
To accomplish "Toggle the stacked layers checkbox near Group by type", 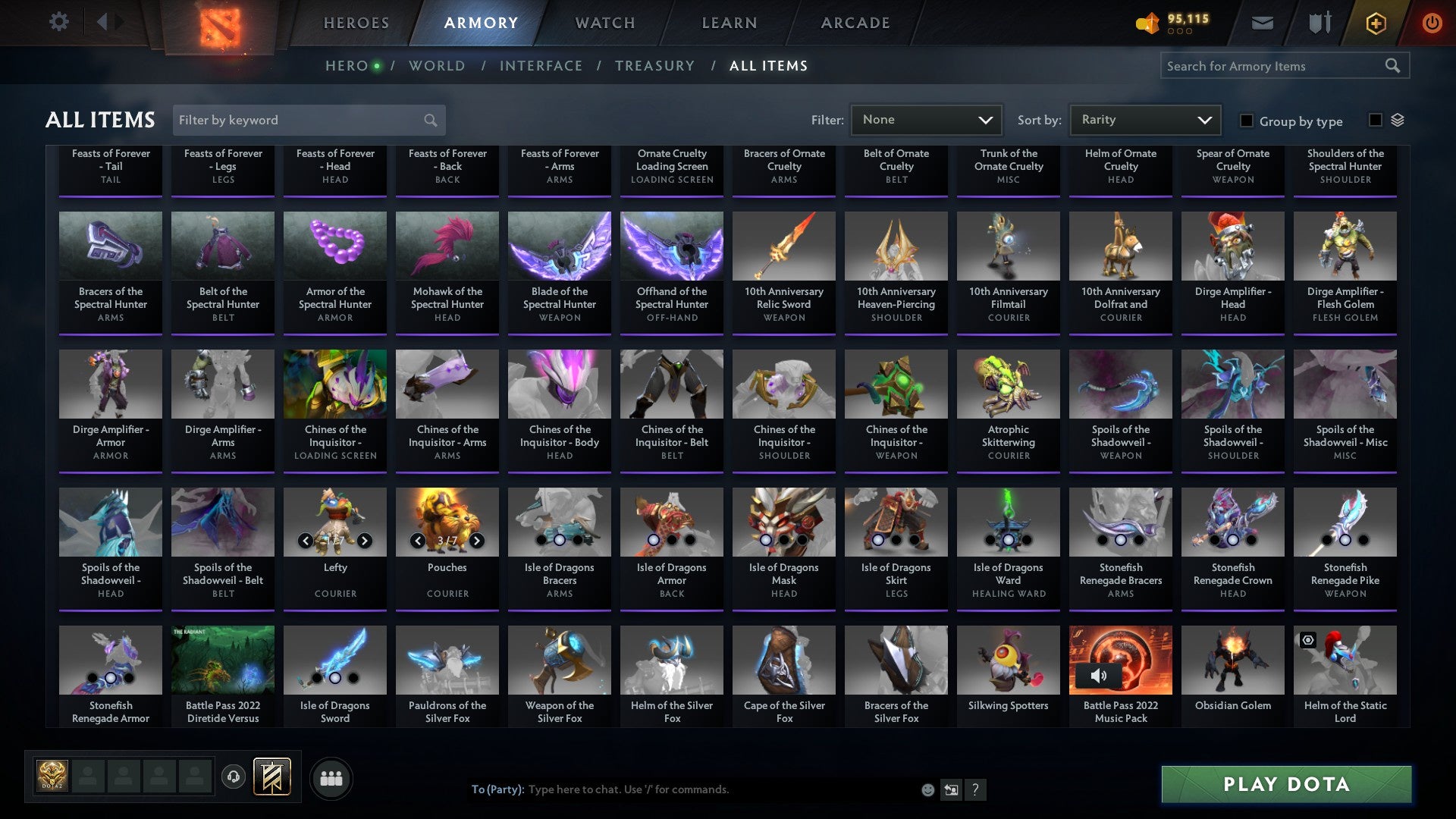I will click(x=1376, y=120).
